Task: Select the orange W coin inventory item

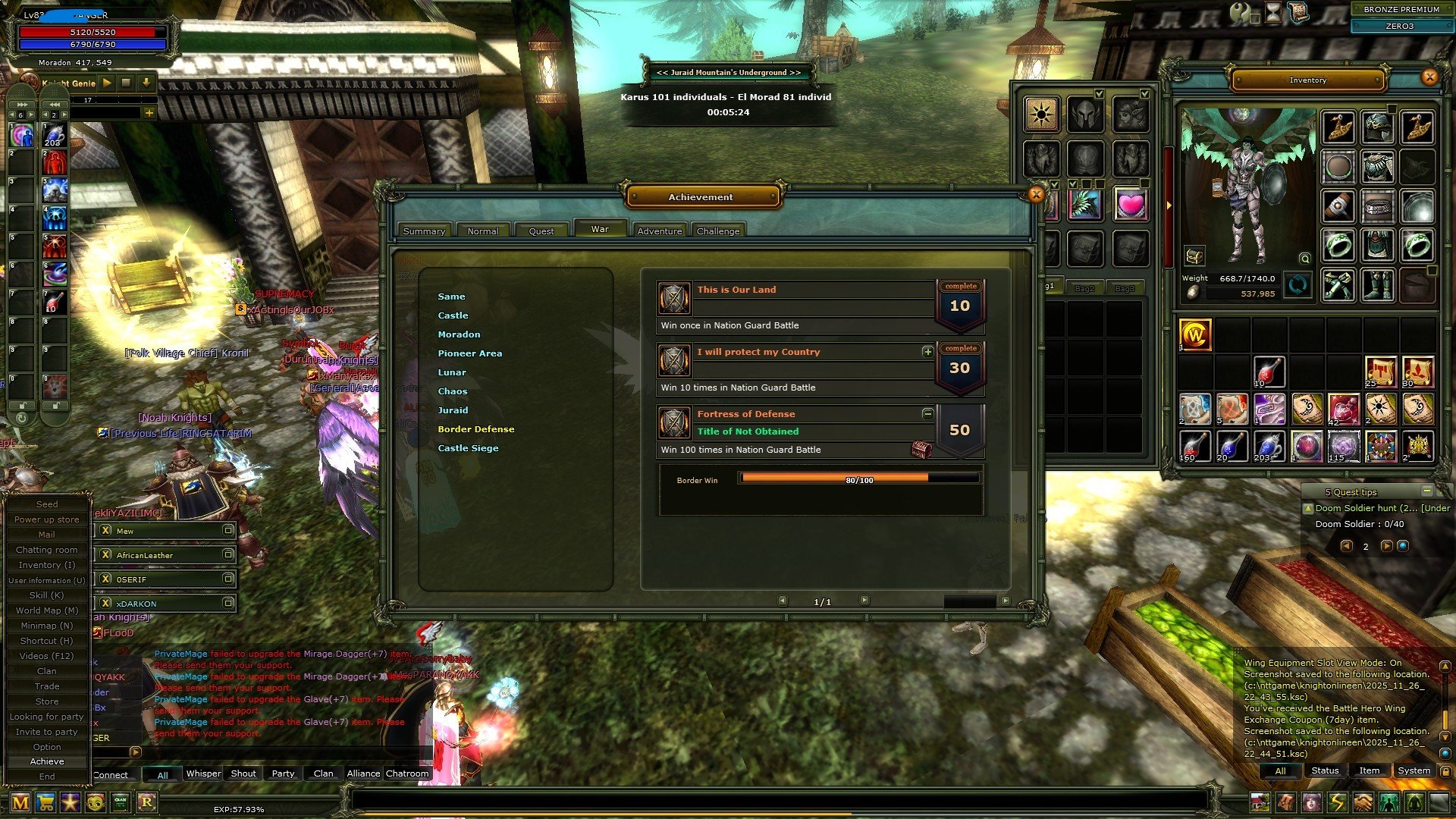Action: 1195,334
